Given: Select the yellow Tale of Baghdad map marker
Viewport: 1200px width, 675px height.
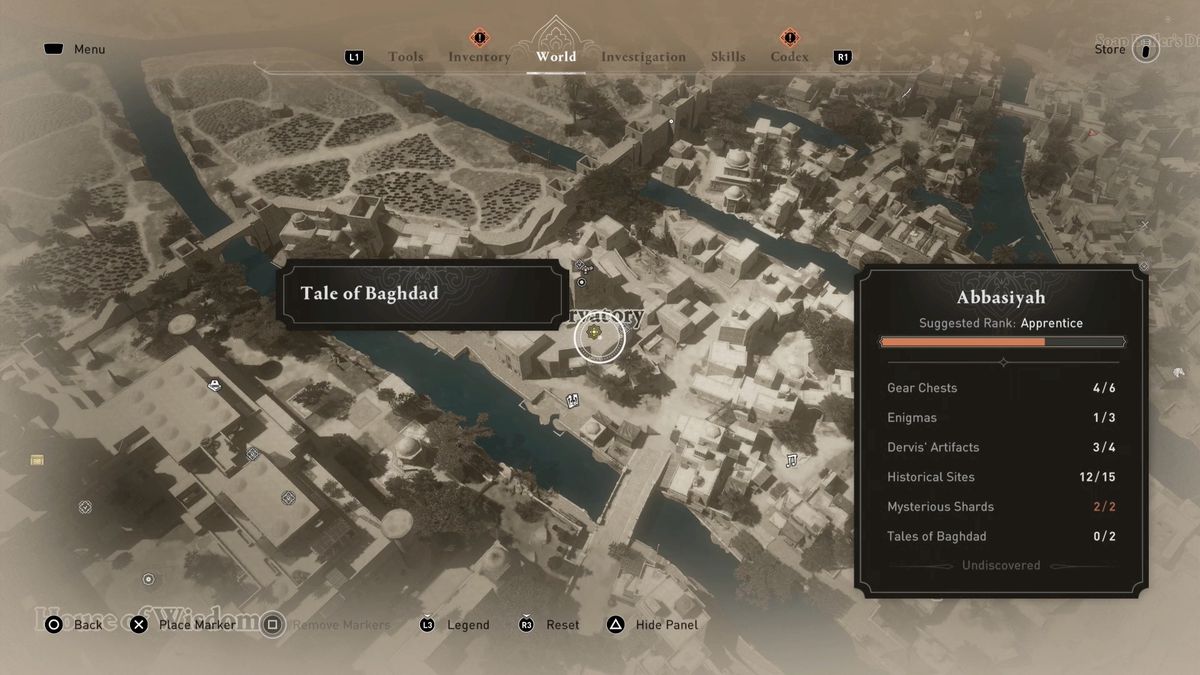Looking at the screenshot, I should point(595,333).
